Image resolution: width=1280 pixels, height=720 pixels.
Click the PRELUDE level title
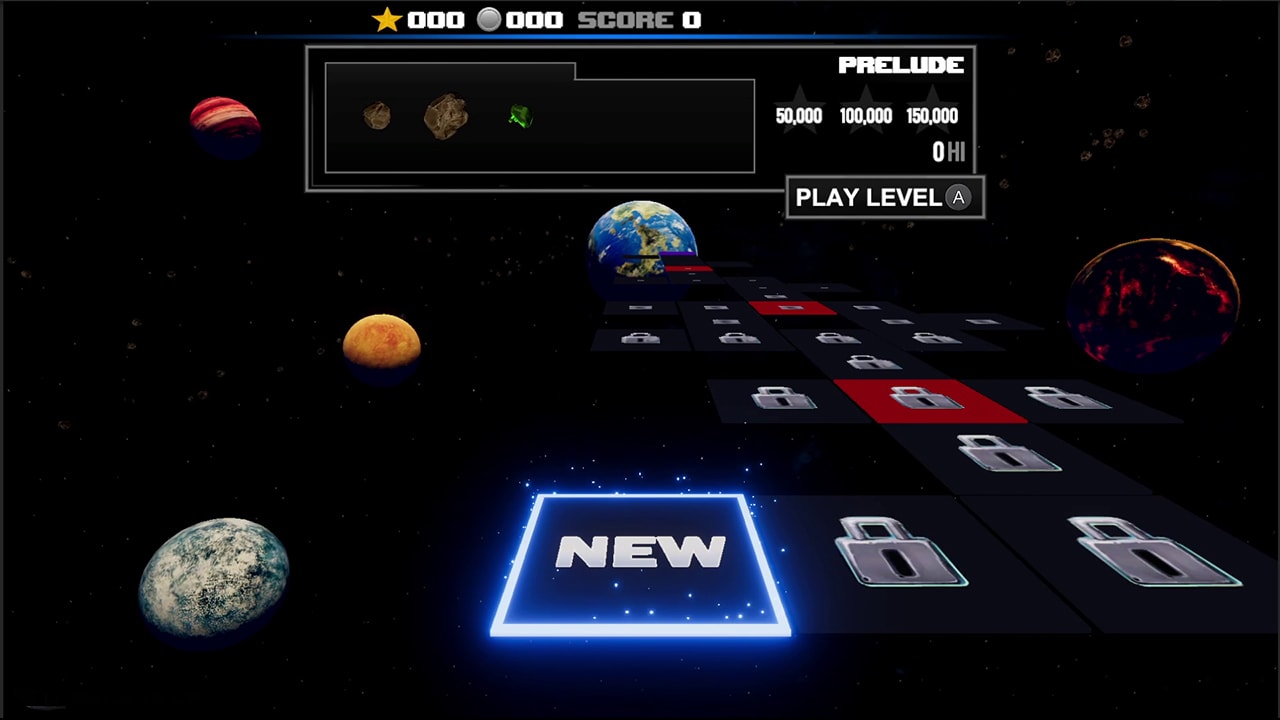pos(899,66)
